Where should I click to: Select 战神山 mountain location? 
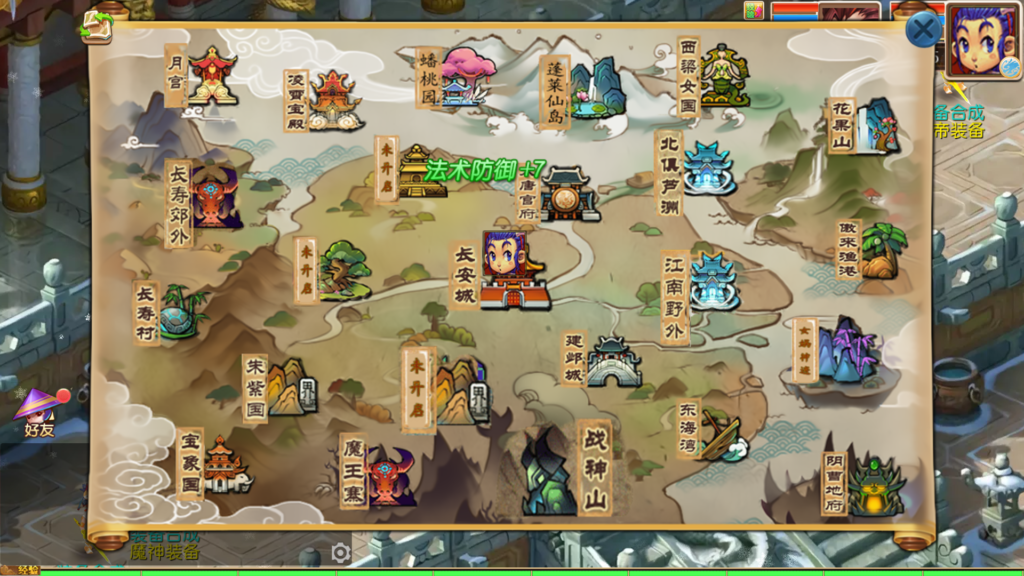548,470
